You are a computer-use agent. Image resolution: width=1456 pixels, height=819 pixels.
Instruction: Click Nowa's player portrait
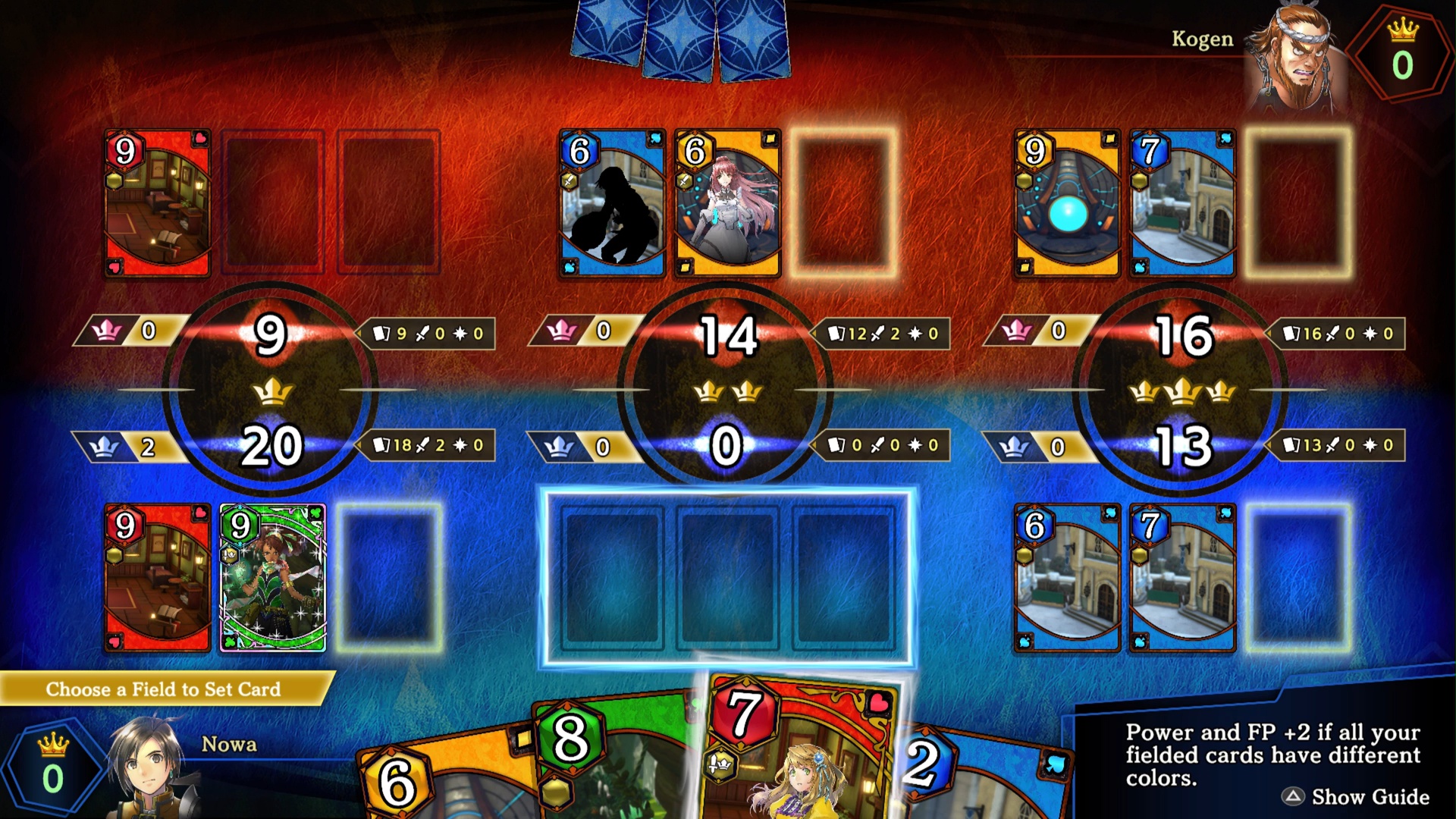coord(148,766)
